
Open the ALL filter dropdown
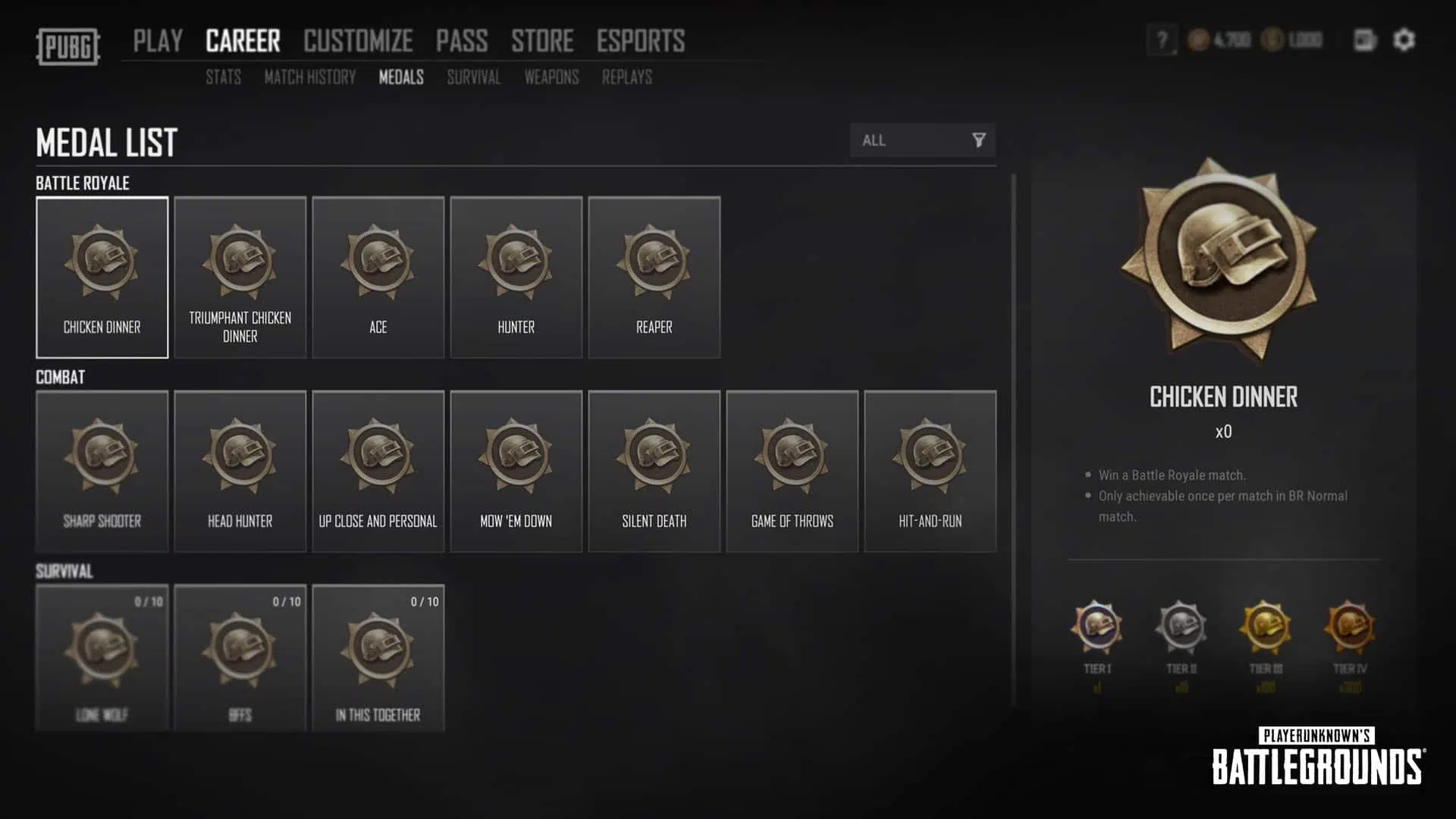pyautogui.click(x=910, y=140)
